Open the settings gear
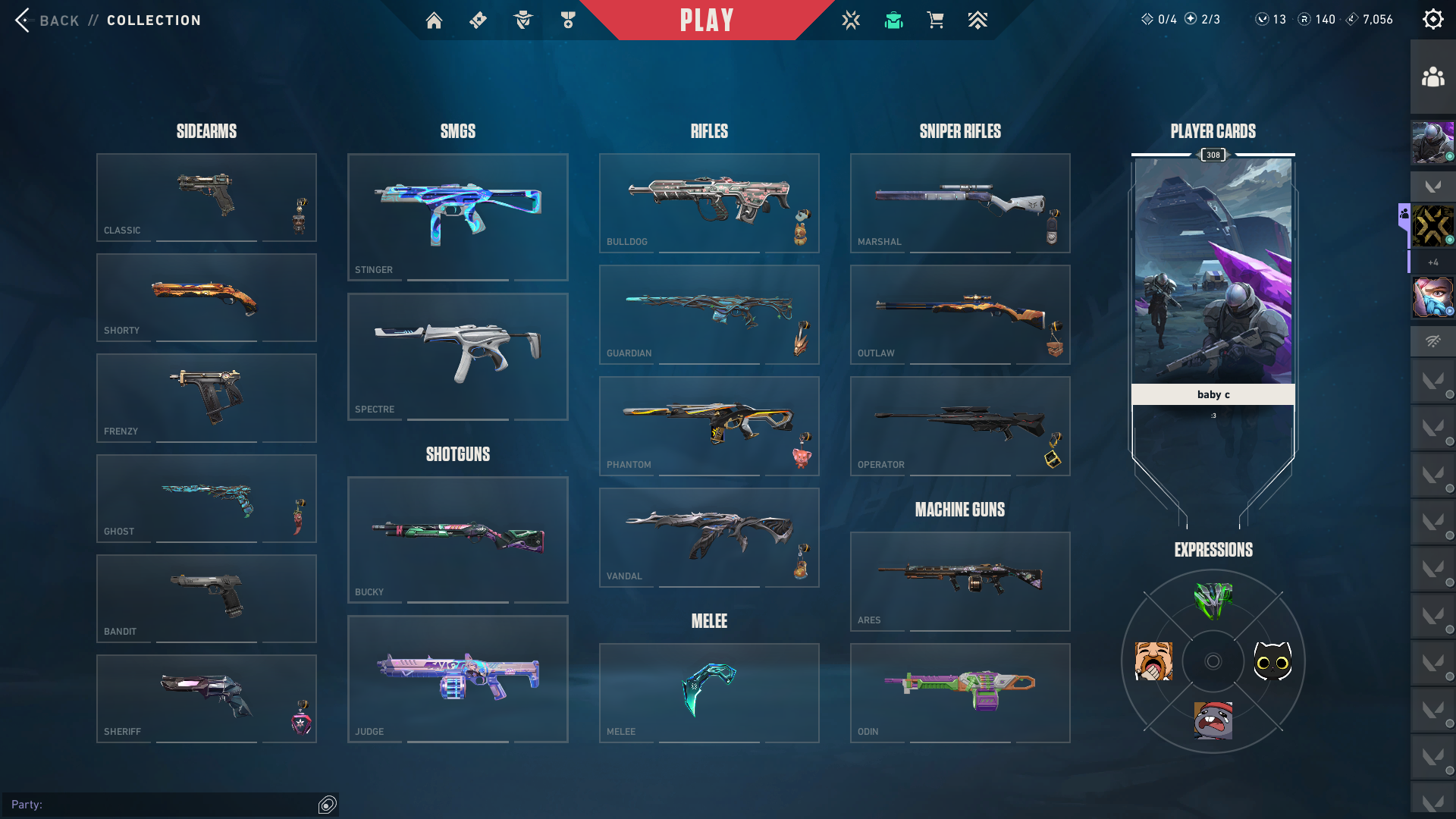Viewport: 1456px width, 819px height. pyautogui.click(x=1432, y=20)
